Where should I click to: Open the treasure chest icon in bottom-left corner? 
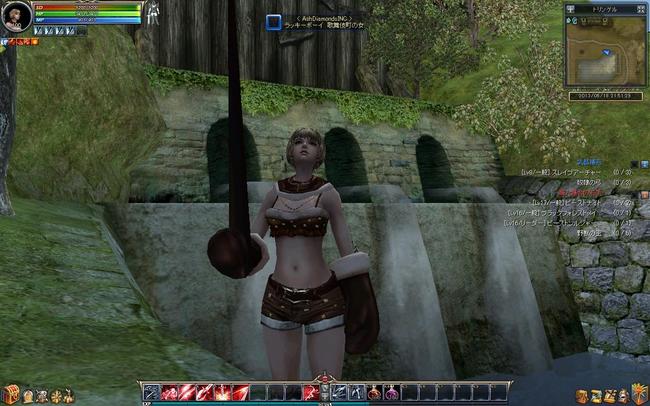click(x=11, y=393)
